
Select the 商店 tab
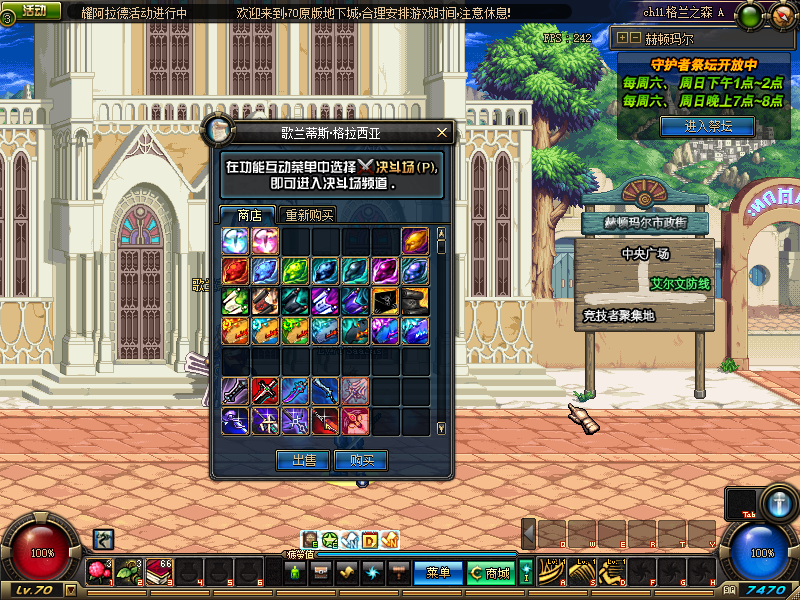point(249,215)
